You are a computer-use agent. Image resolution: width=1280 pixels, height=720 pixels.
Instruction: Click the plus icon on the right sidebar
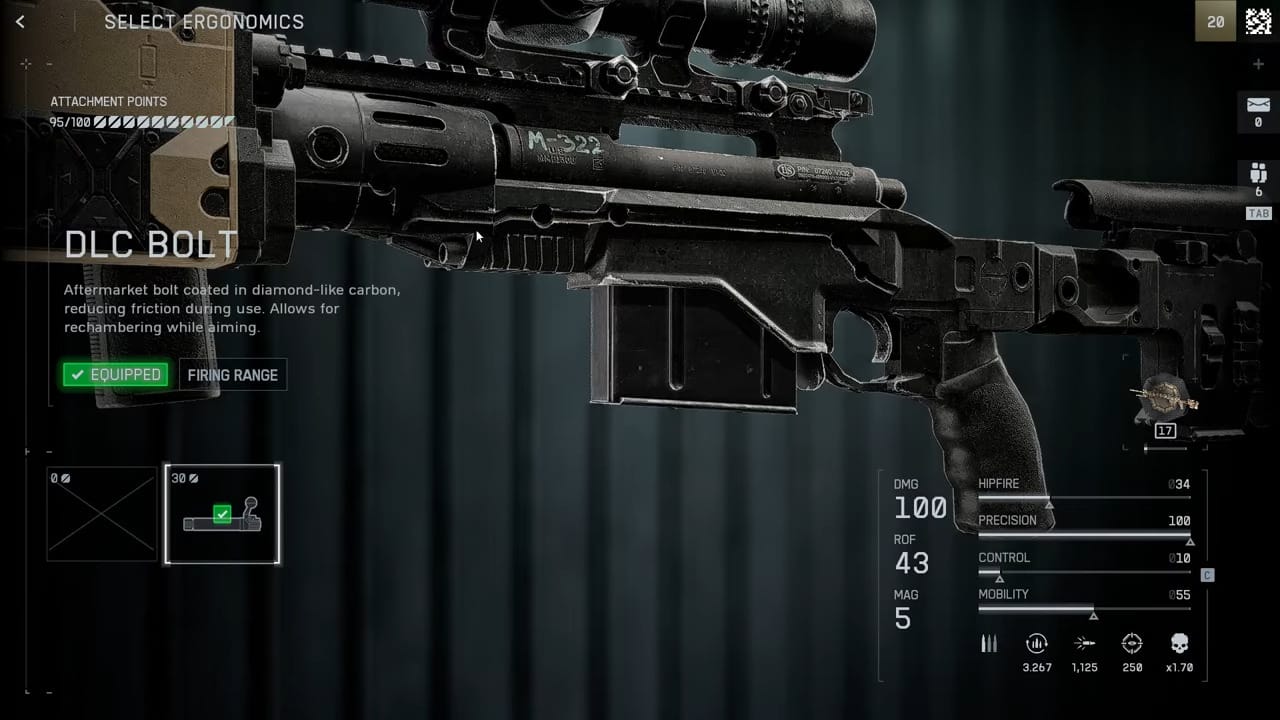point(1258,64)
